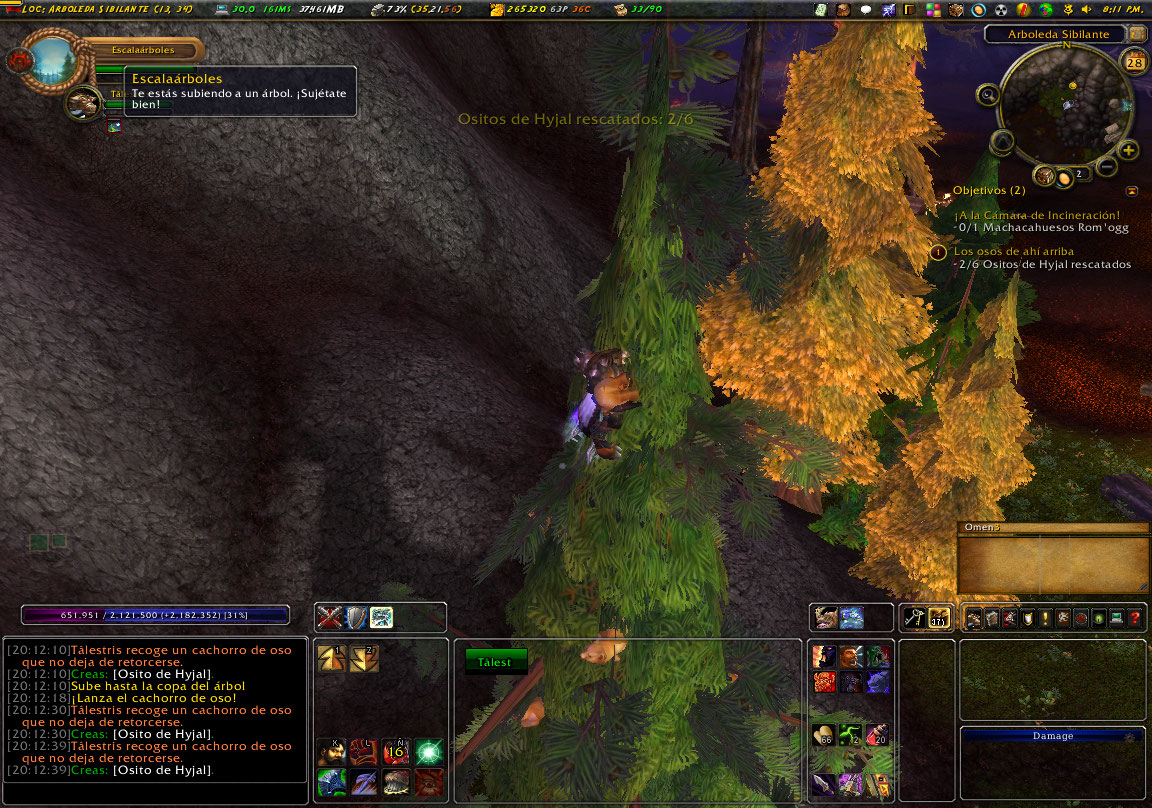Open the backpack showing 37 free slots
This screenshot has width=1152, height=808.
point(938,618)
